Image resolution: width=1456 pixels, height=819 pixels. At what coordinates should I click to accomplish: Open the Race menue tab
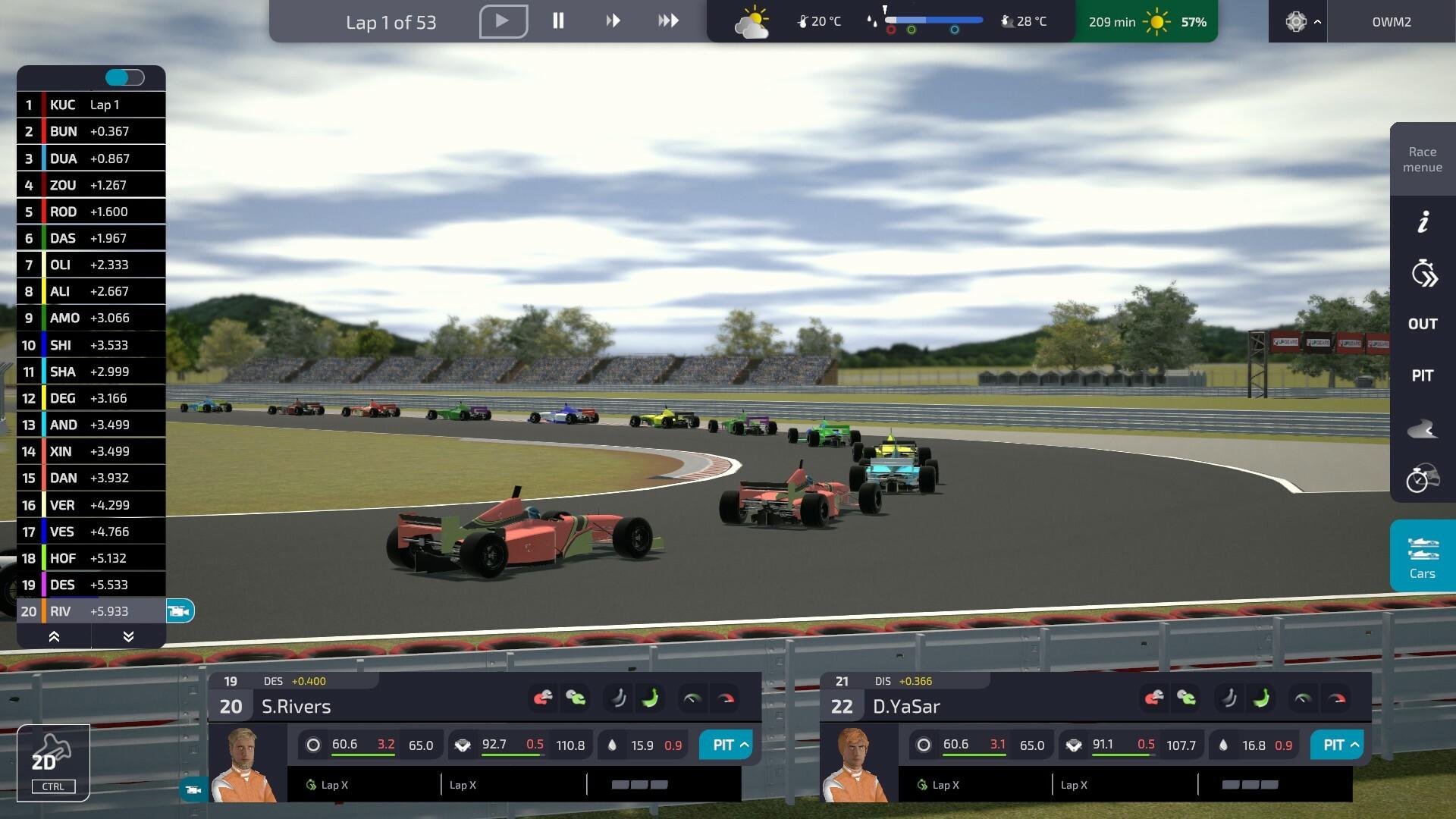click(1422, 159)
